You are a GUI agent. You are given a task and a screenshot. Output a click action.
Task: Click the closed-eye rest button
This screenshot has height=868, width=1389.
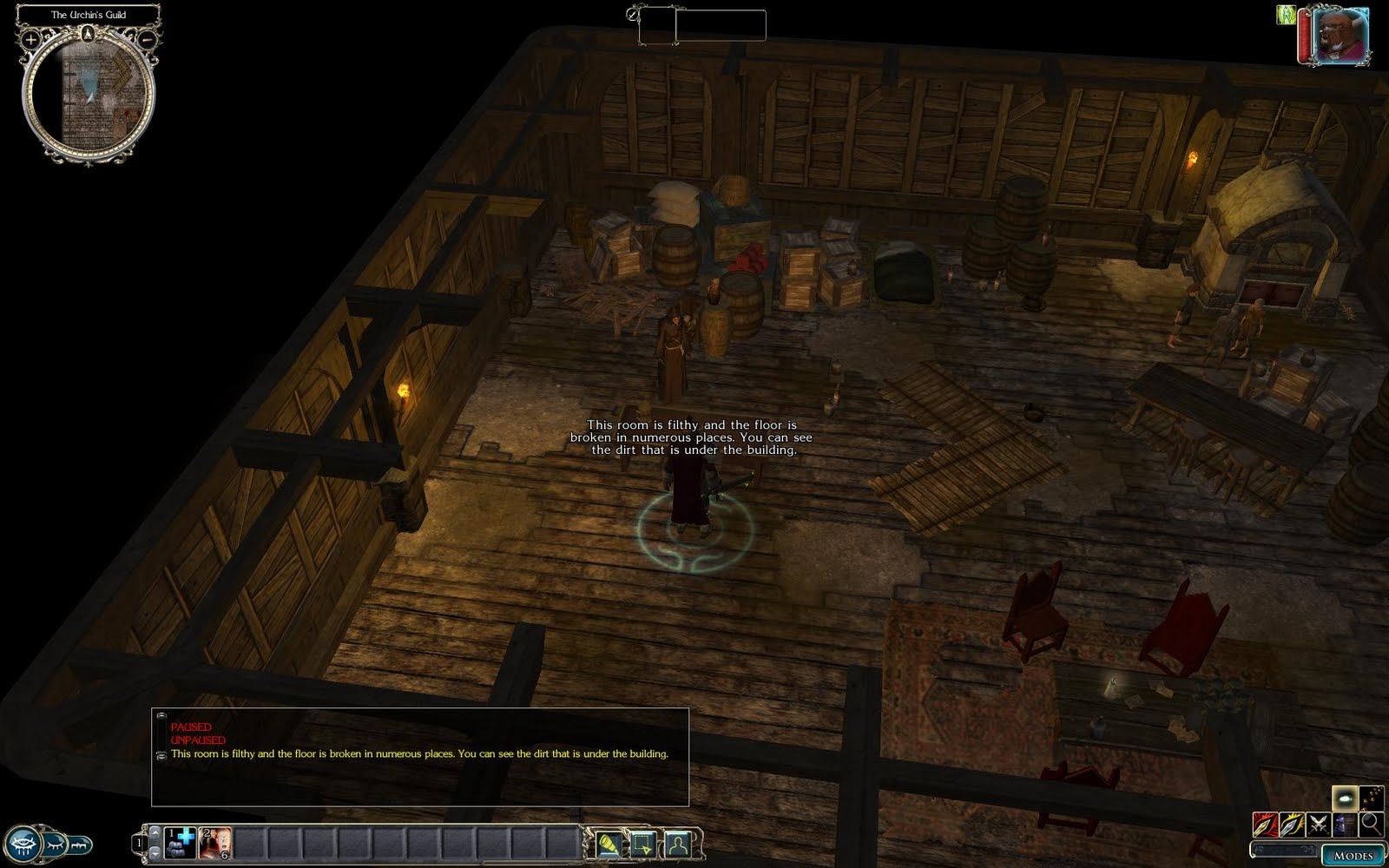pos(56,843)
